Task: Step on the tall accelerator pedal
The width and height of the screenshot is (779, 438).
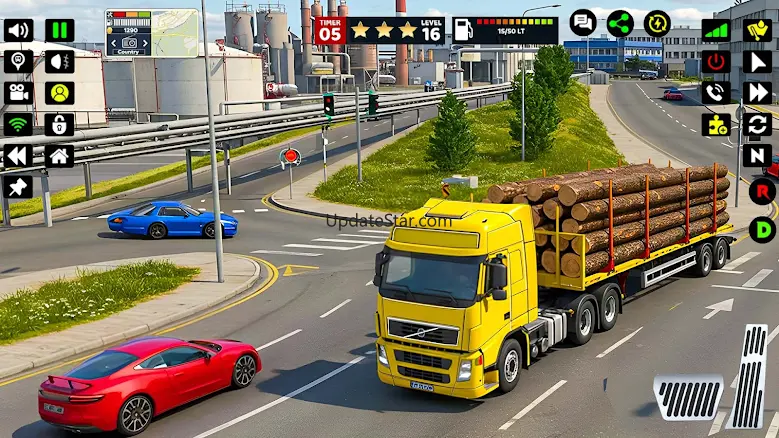Action: pos(749,376)
